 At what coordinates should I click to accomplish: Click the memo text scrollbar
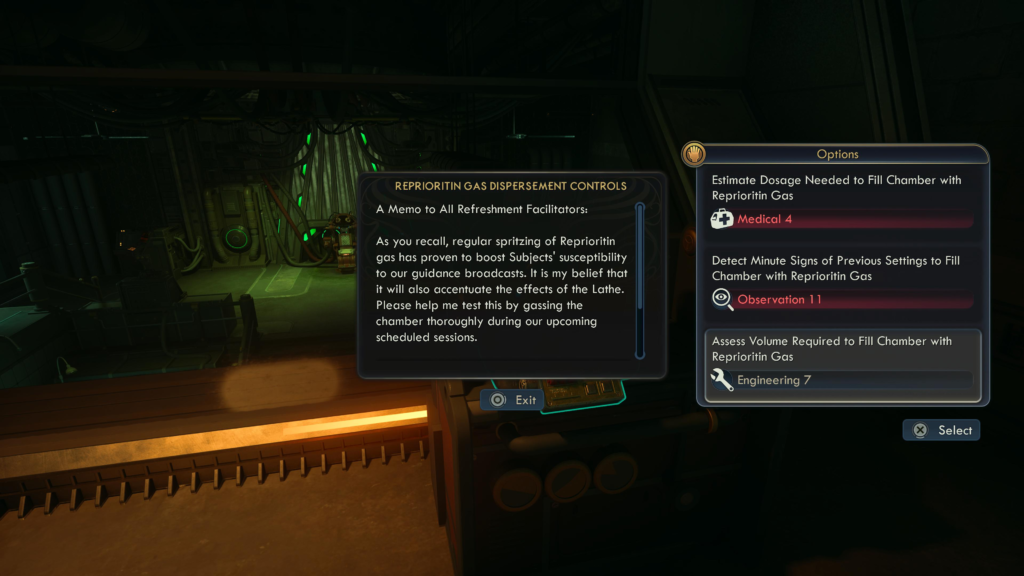tap(640, 280)
